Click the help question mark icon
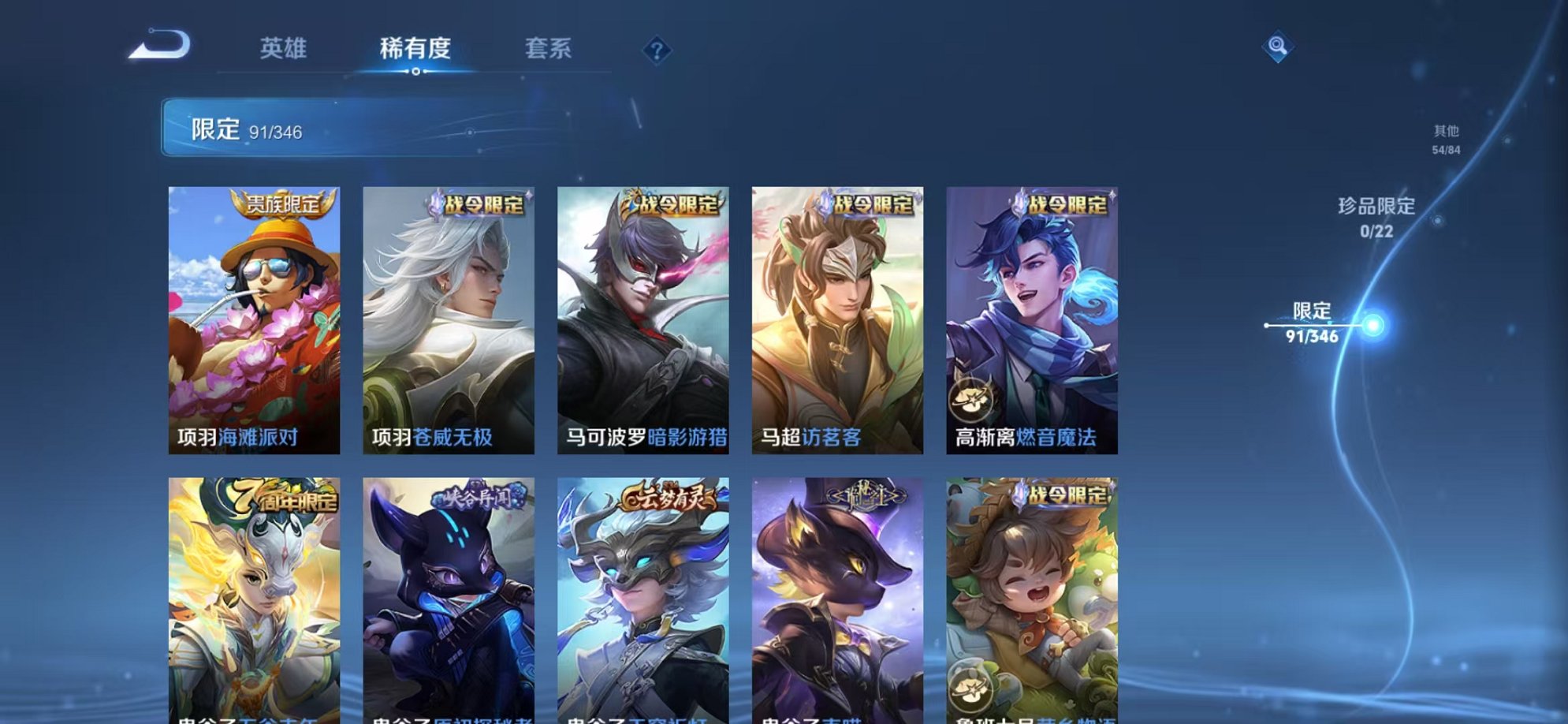Screen dimensions: 1568x724 click(657, 50)
